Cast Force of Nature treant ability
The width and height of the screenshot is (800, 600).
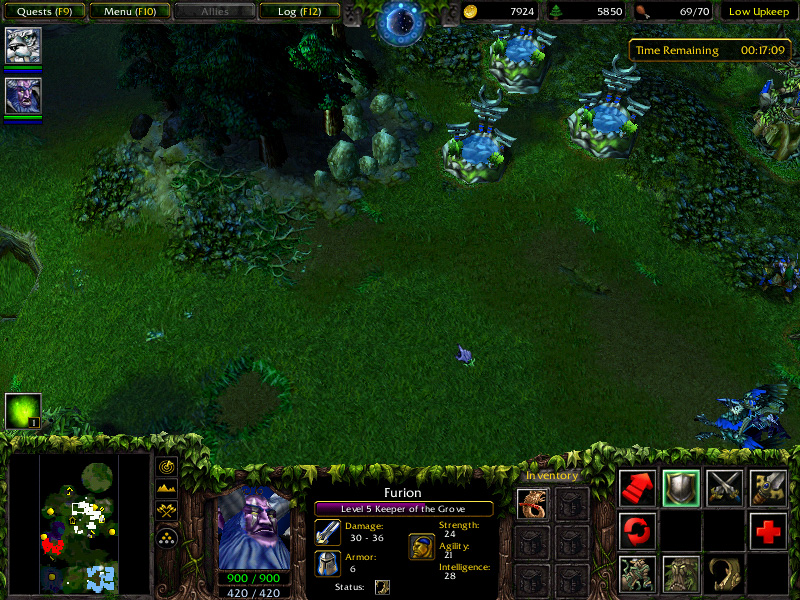click(681, 574)
